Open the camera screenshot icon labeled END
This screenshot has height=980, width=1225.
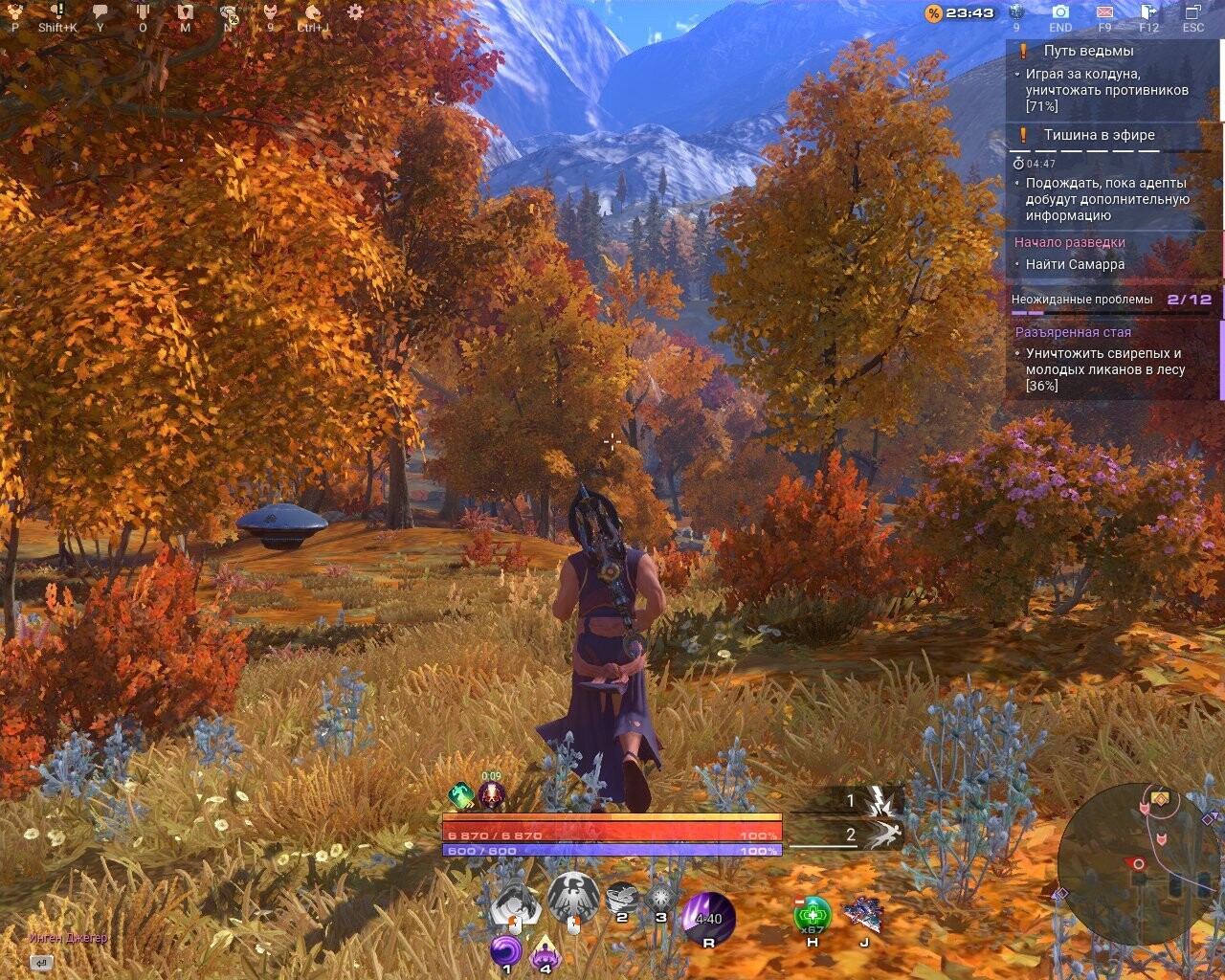[x=1060, y=11]
